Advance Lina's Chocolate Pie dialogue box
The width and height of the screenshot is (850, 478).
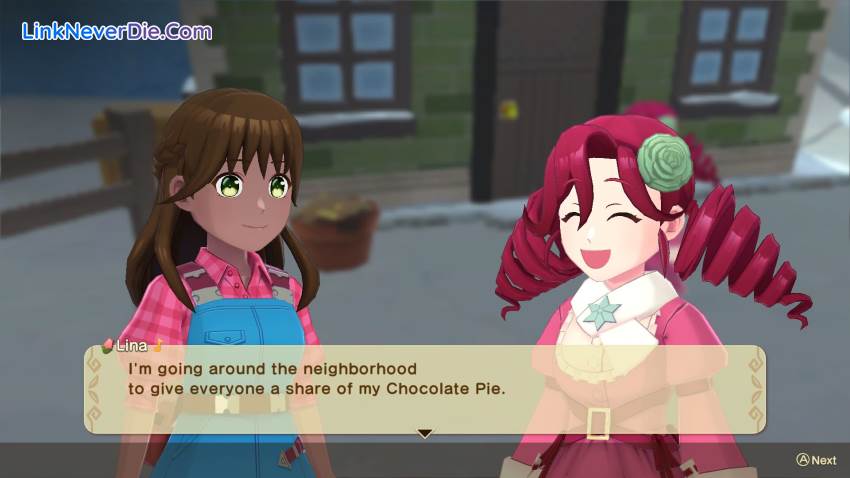click(816, 460)
